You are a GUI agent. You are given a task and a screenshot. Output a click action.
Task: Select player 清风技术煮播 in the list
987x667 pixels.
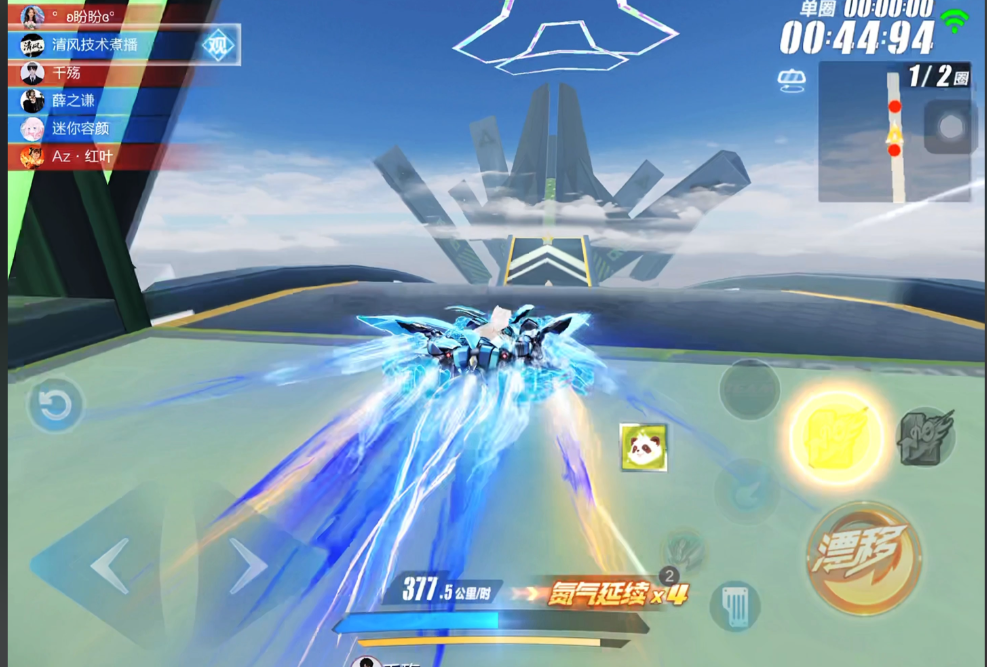click(x=95, y=45)
